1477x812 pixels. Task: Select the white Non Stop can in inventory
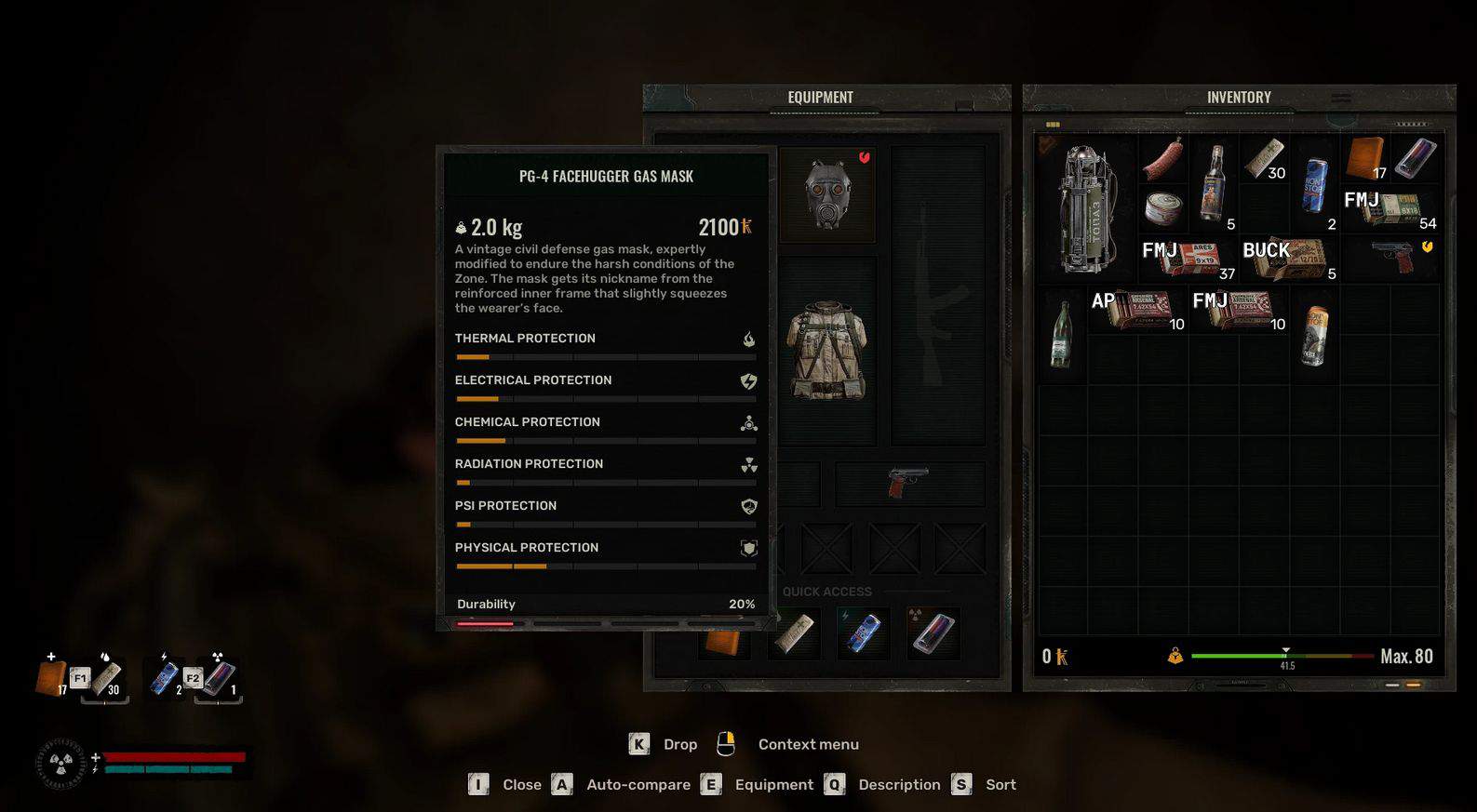click(x=1314, y=335)
